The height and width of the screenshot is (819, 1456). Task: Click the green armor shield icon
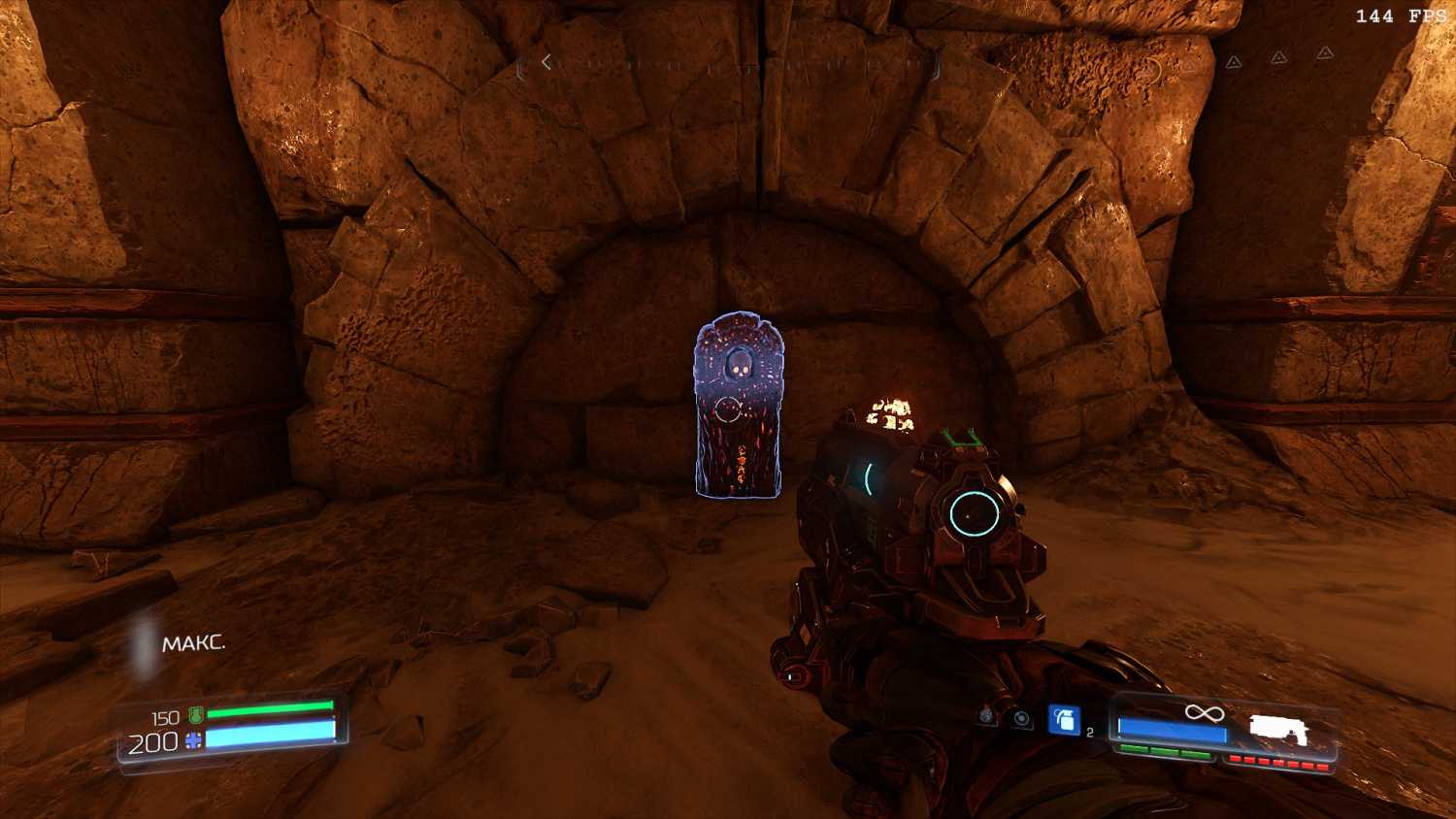[x=195, y=716]
